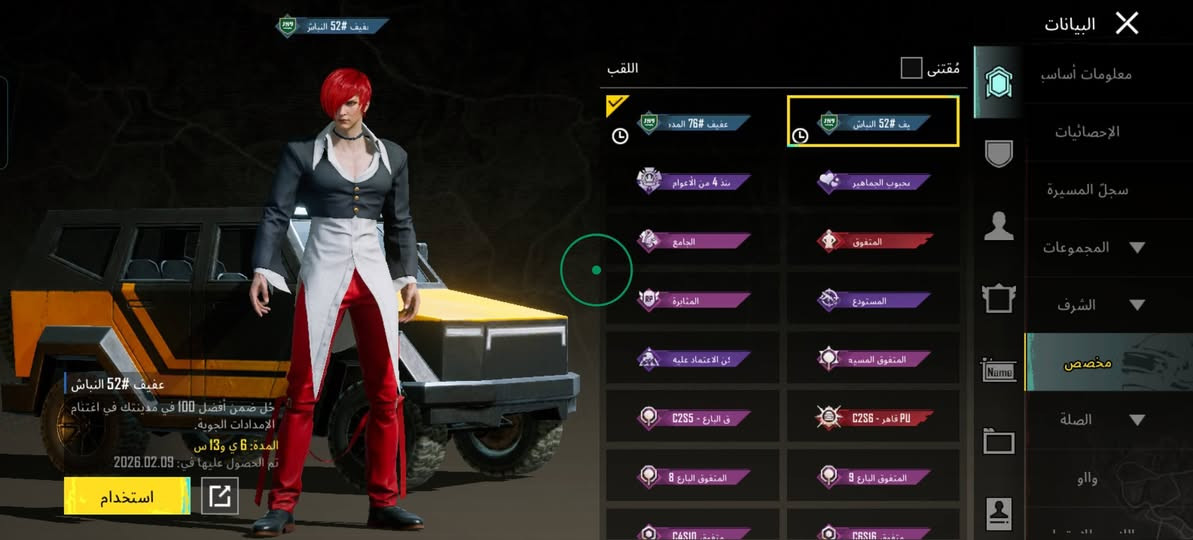1193x540 pixels.
Task: Select the highlighted مخصص menu entry
Action: coord(1088,362)
